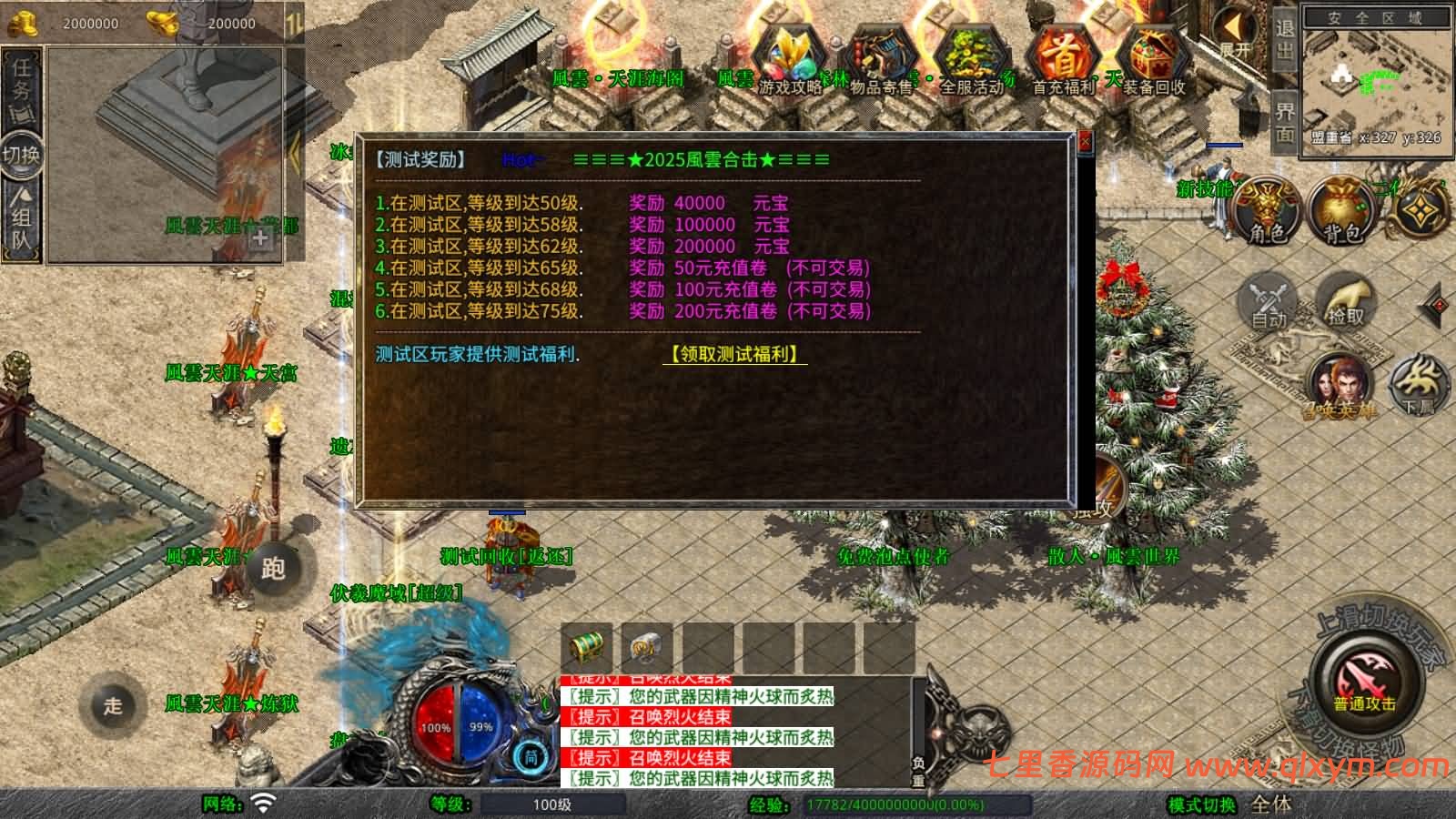This screenshot has width=1456, height=819.
Task: Switch movement to 走 walk mode
Action: click(112, 705)
